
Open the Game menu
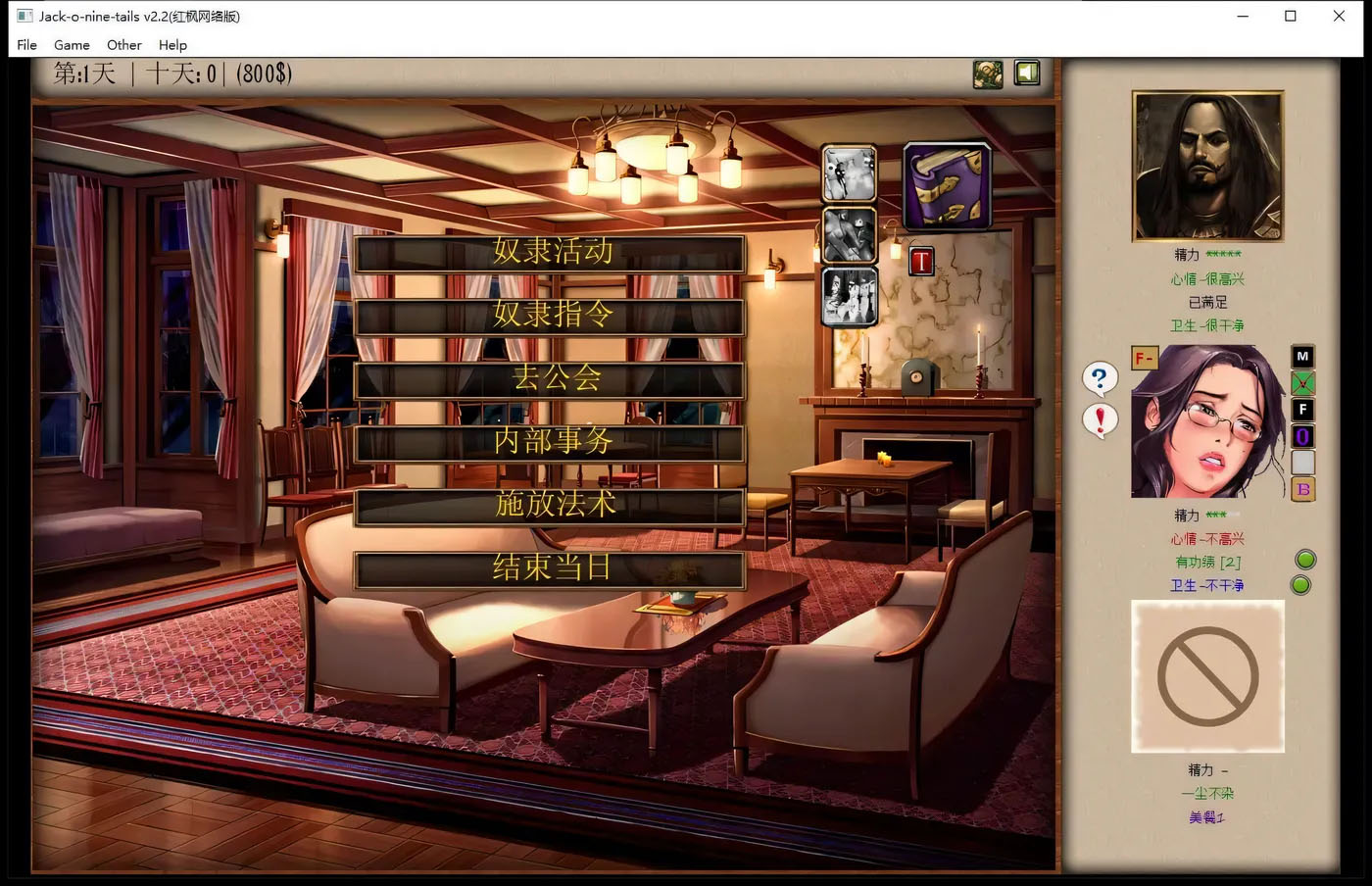click(72, 45)
